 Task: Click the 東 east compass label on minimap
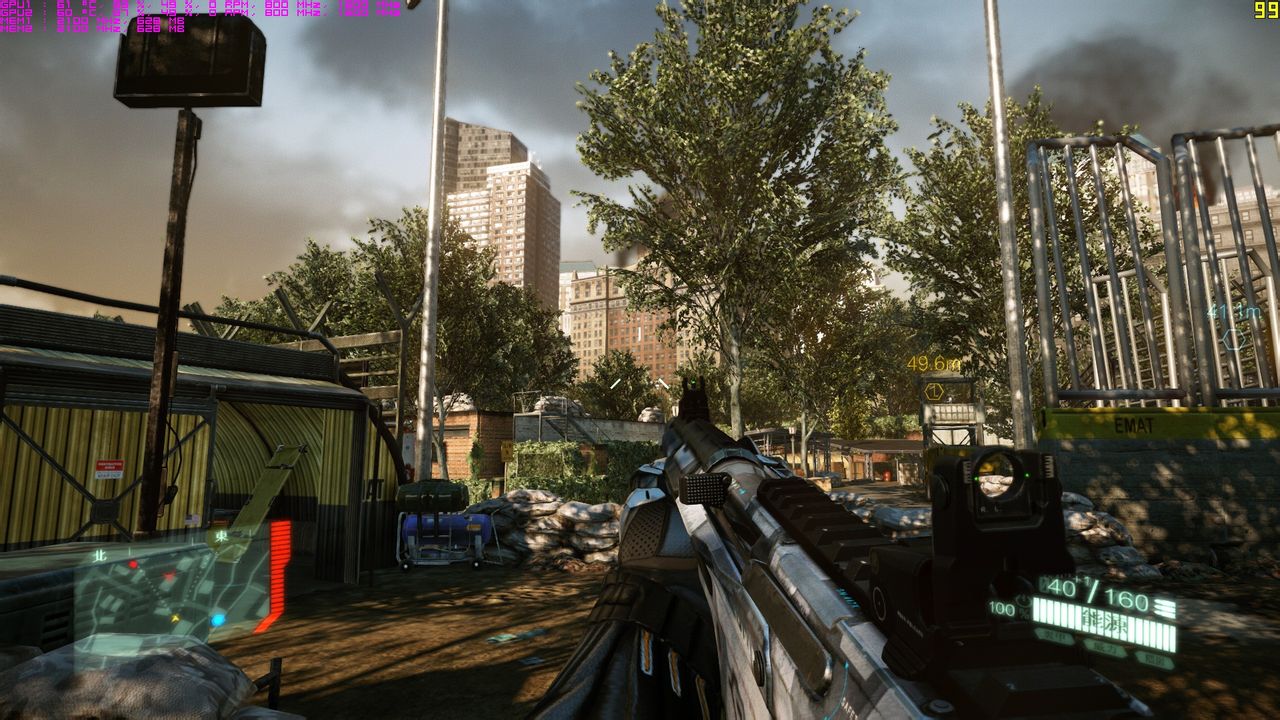221,535
